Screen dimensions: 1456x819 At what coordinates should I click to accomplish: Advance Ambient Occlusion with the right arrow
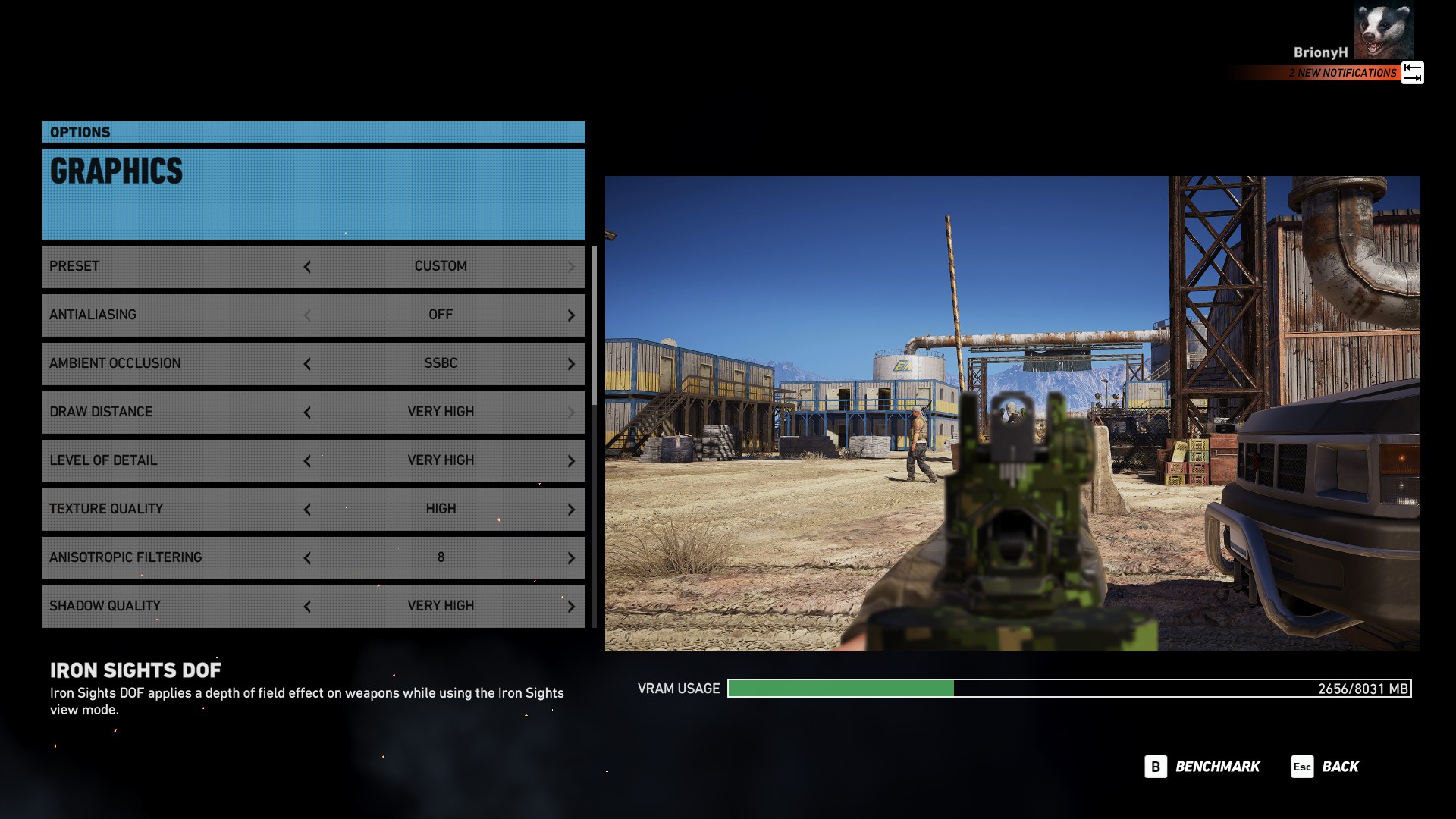(x=571, y=364)
